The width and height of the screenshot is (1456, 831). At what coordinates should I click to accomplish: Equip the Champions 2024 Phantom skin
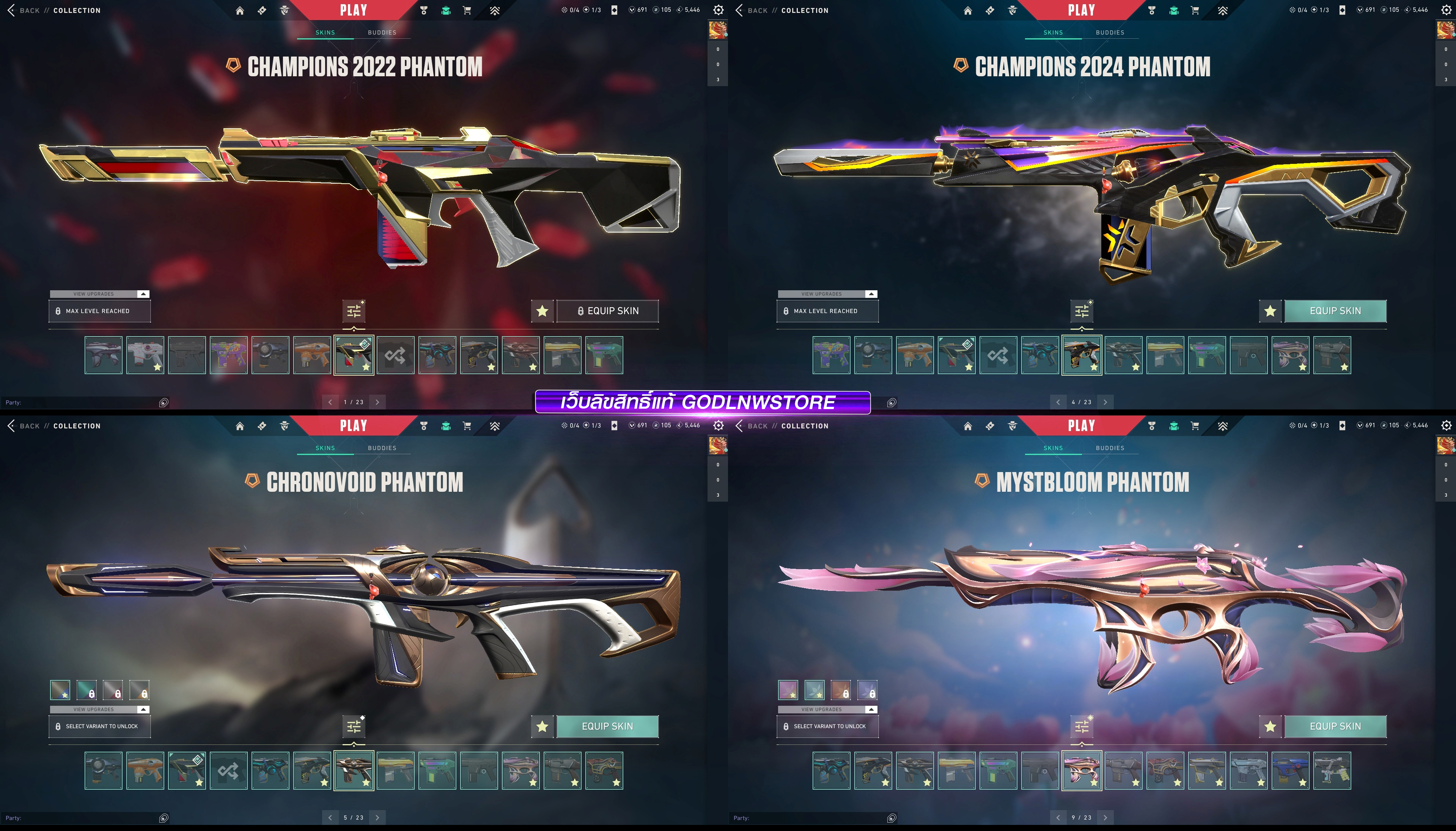[x=1335, y=311]
